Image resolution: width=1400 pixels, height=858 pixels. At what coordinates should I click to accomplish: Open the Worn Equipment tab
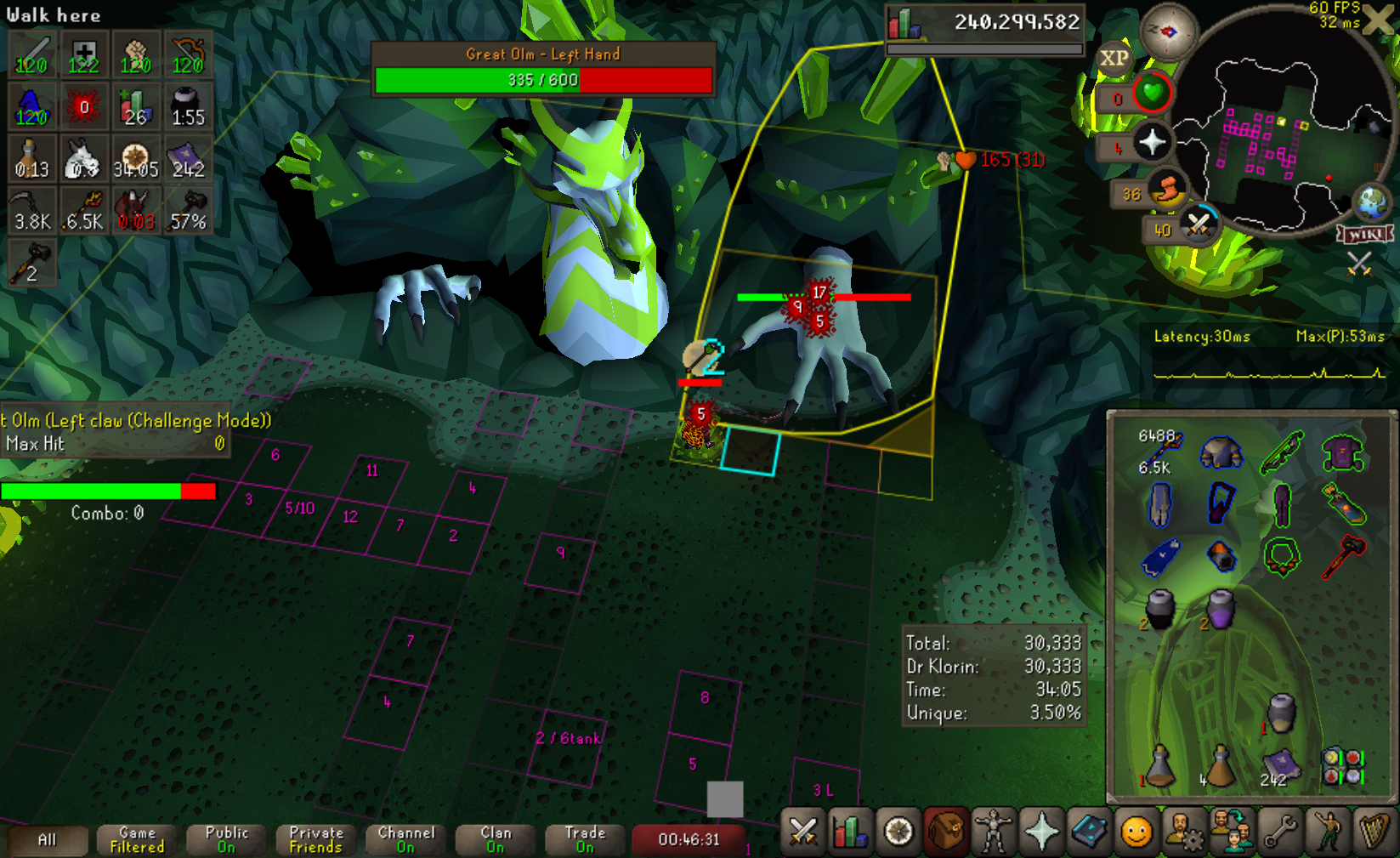point(994,832)
